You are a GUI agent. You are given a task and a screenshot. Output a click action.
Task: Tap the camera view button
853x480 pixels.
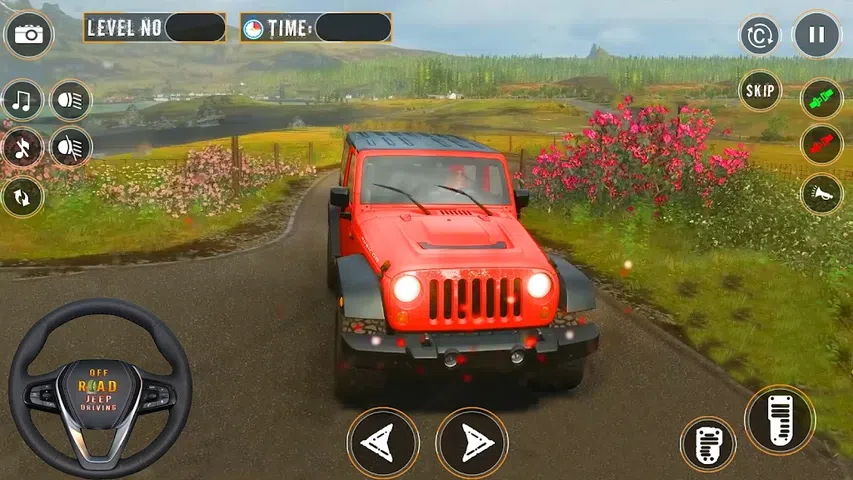tap(29, 35)
